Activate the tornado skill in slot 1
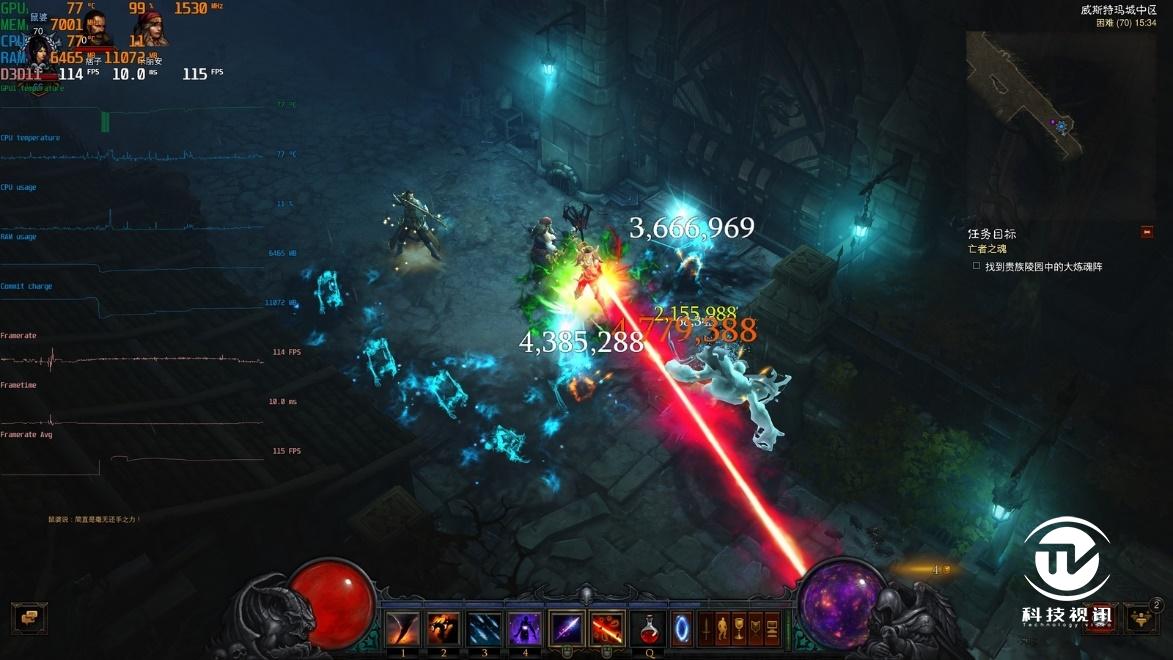 tap(403, 629)
